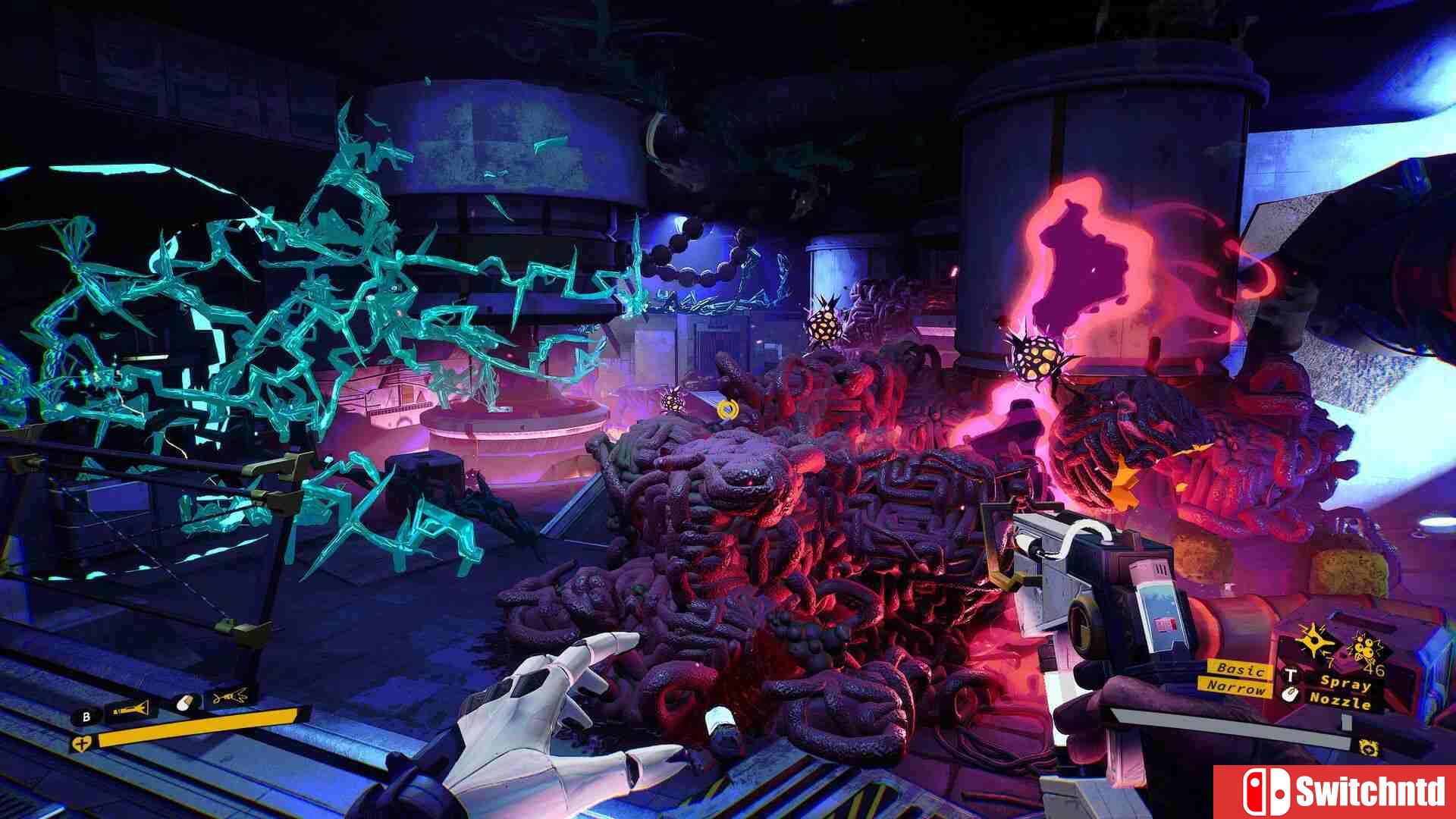Screen dimensions: 1456x819
Task: Select the flashlight beam tool icon
Action: pos(130,711)
